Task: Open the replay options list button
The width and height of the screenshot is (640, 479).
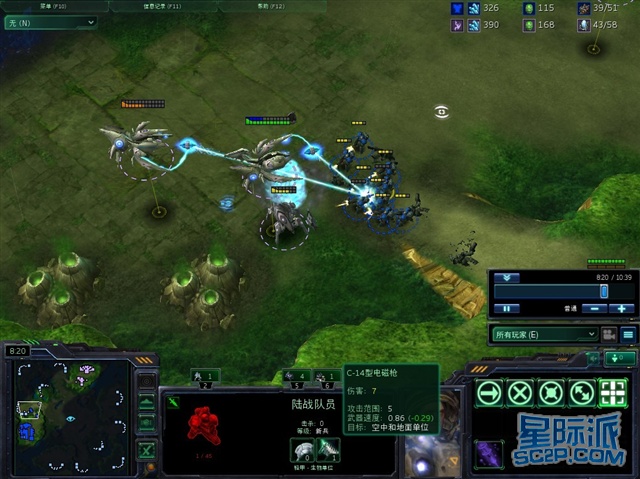Action: pos(628,334)
